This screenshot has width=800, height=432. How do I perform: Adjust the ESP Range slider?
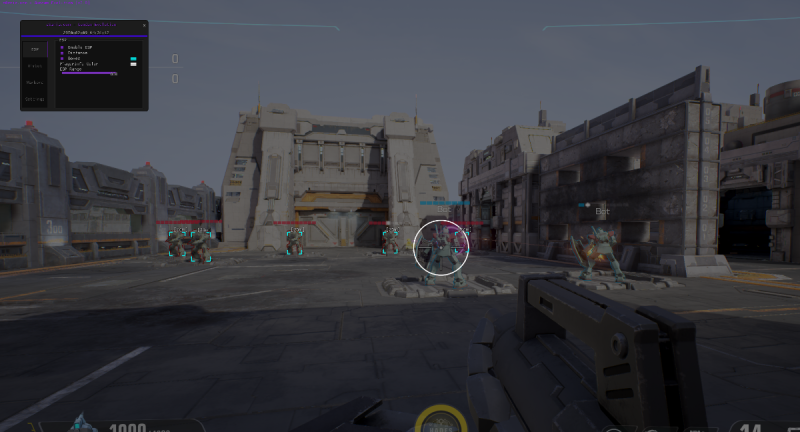89,73
